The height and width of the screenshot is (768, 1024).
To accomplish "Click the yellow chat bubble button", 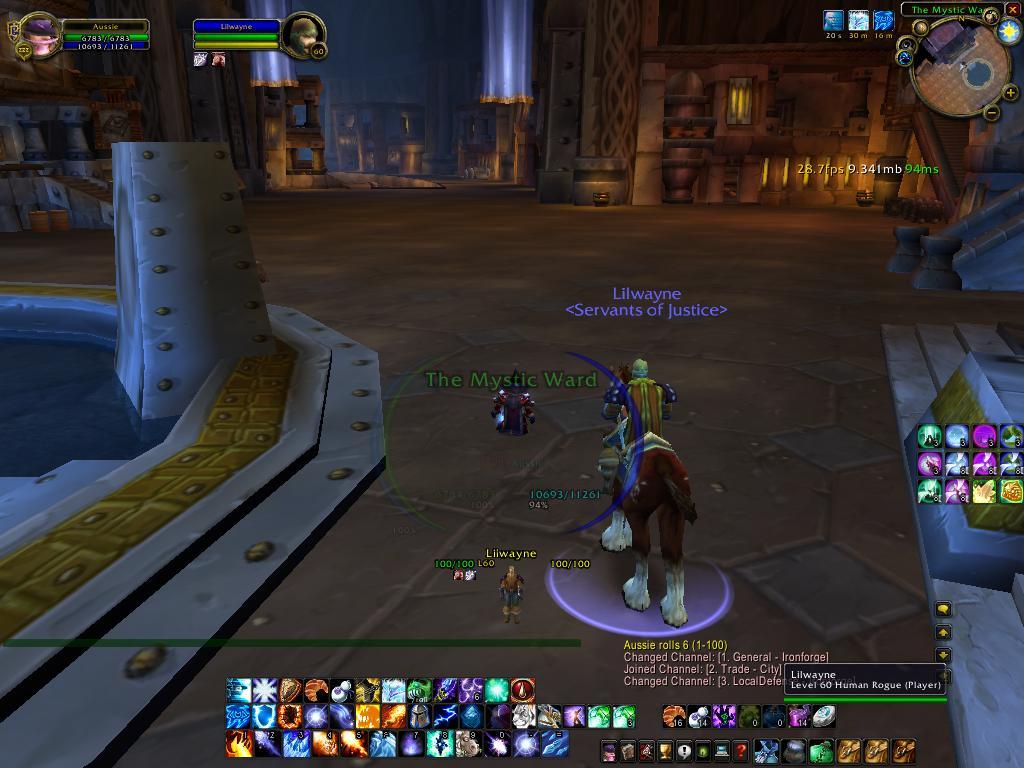I will pos(942,609).
